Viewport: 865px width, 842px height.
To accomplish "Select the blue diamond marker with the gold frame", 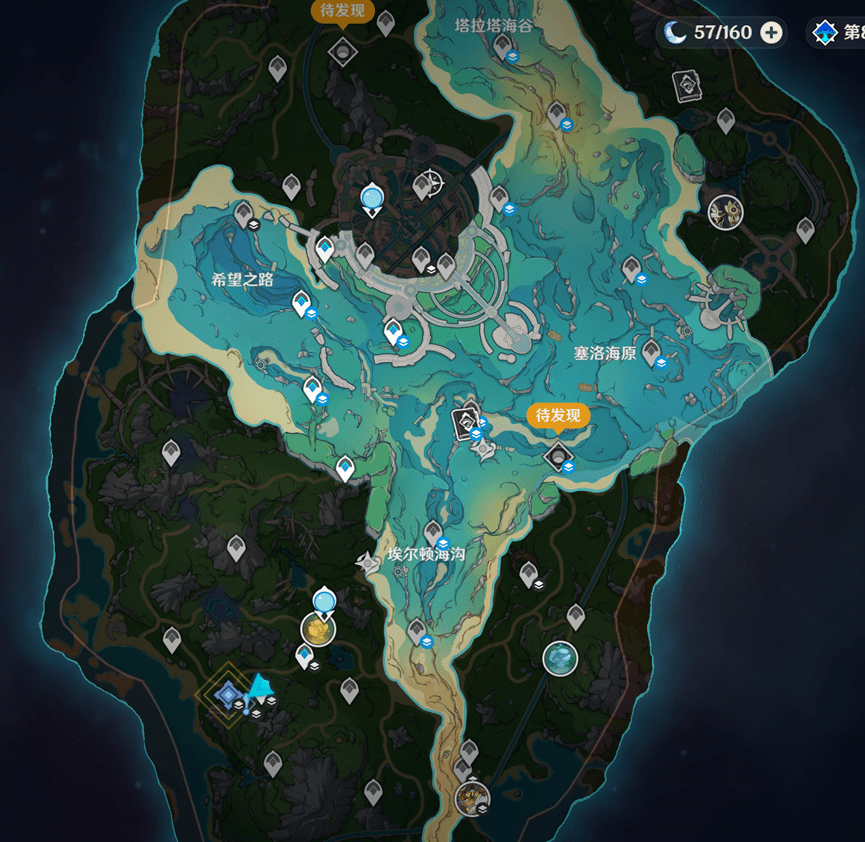I will (227, 693).
